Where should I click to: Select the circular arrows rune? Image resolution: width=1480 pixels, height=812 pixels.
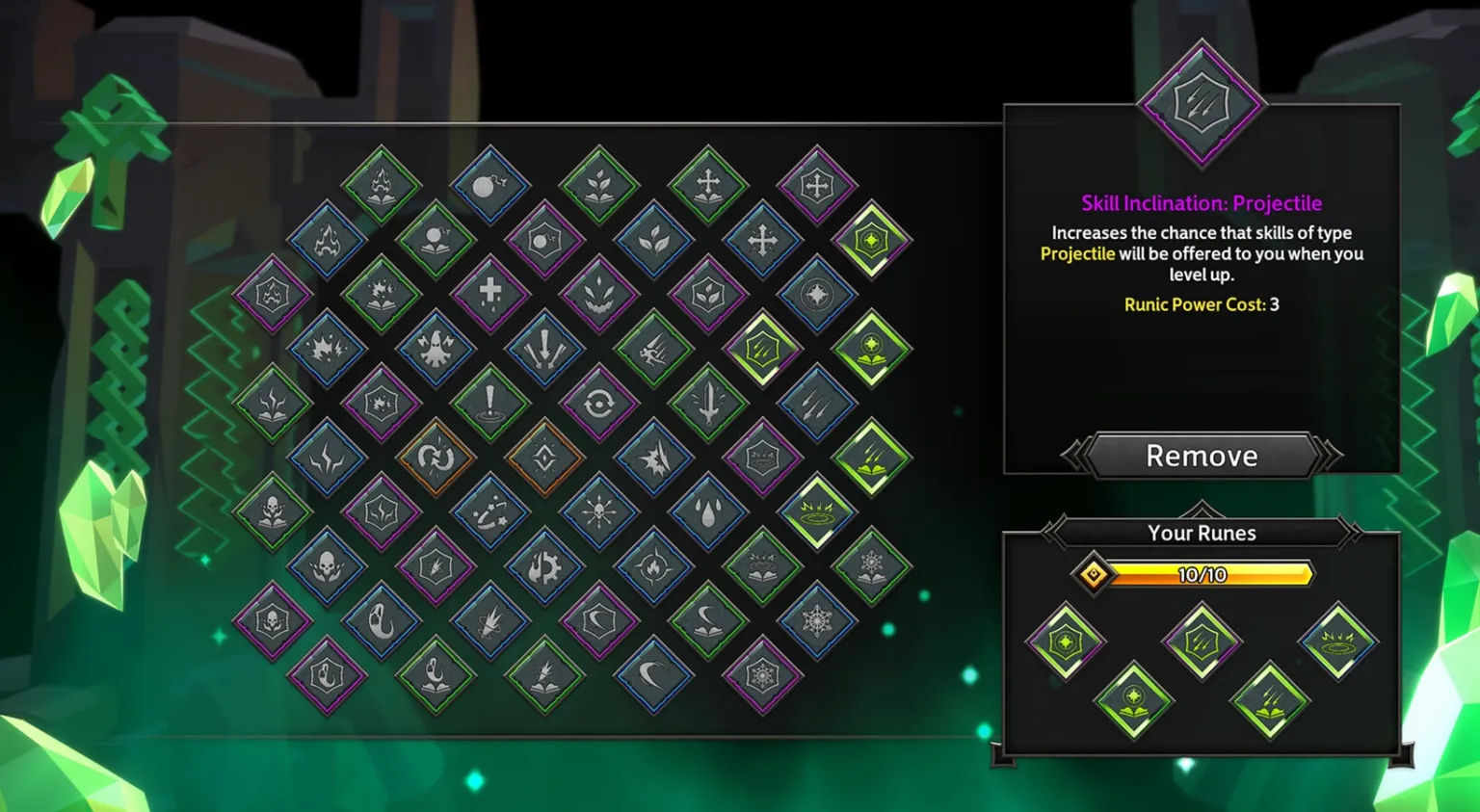599,403
